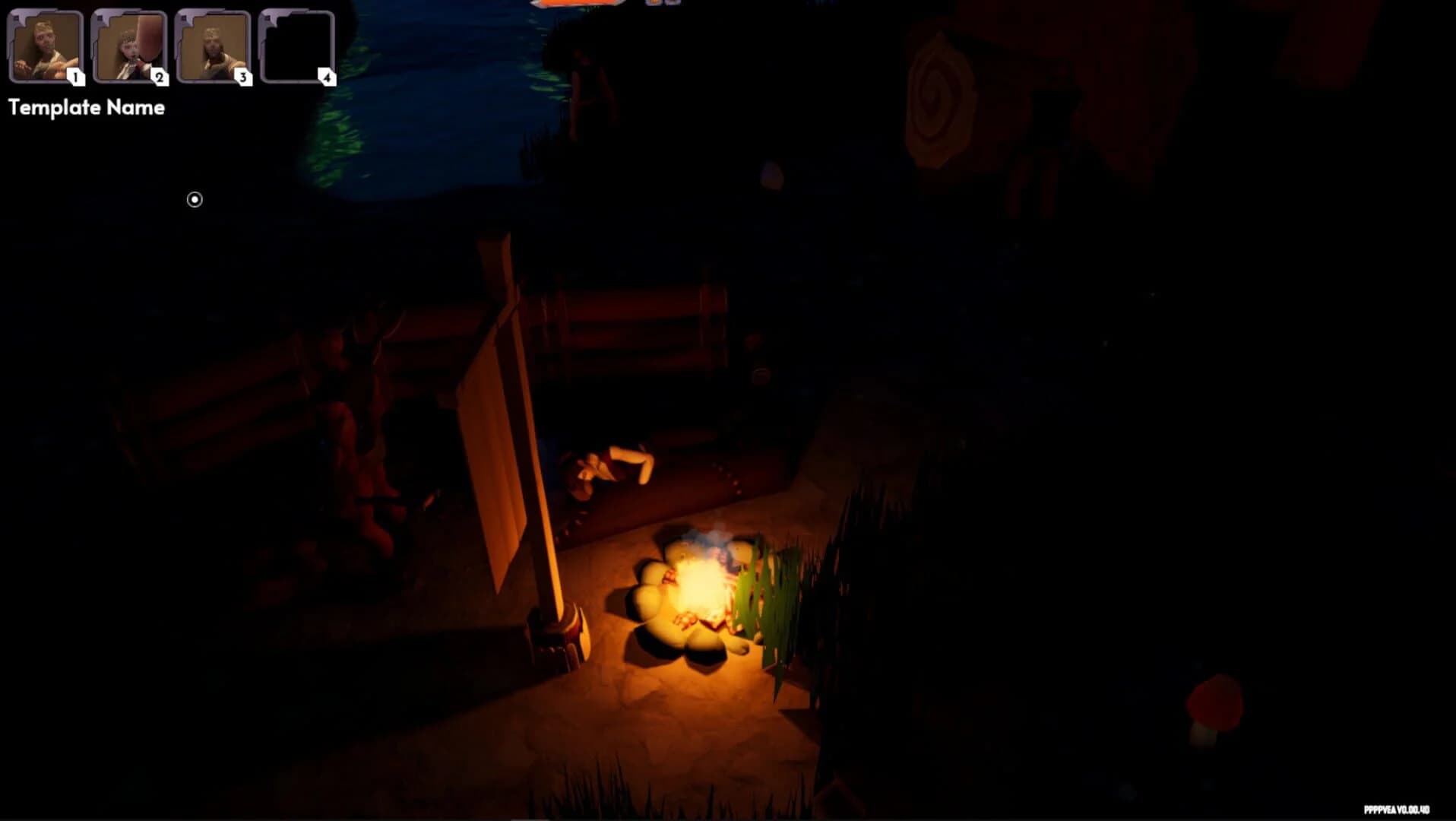Click the Template Name label
1456x821 pixels.
click(86, 107)
